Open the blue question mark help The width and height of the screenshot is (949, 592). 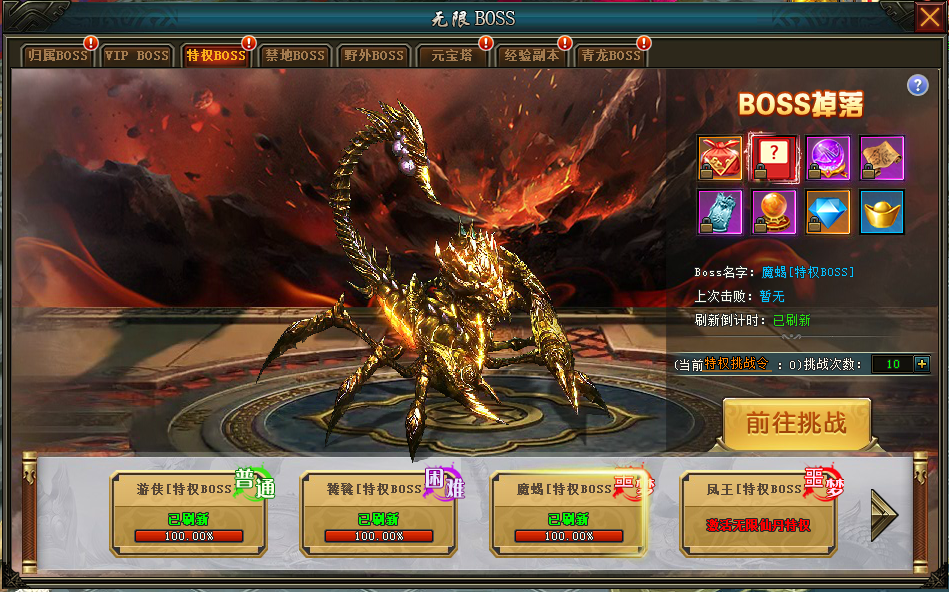click(x=918, y=85)
